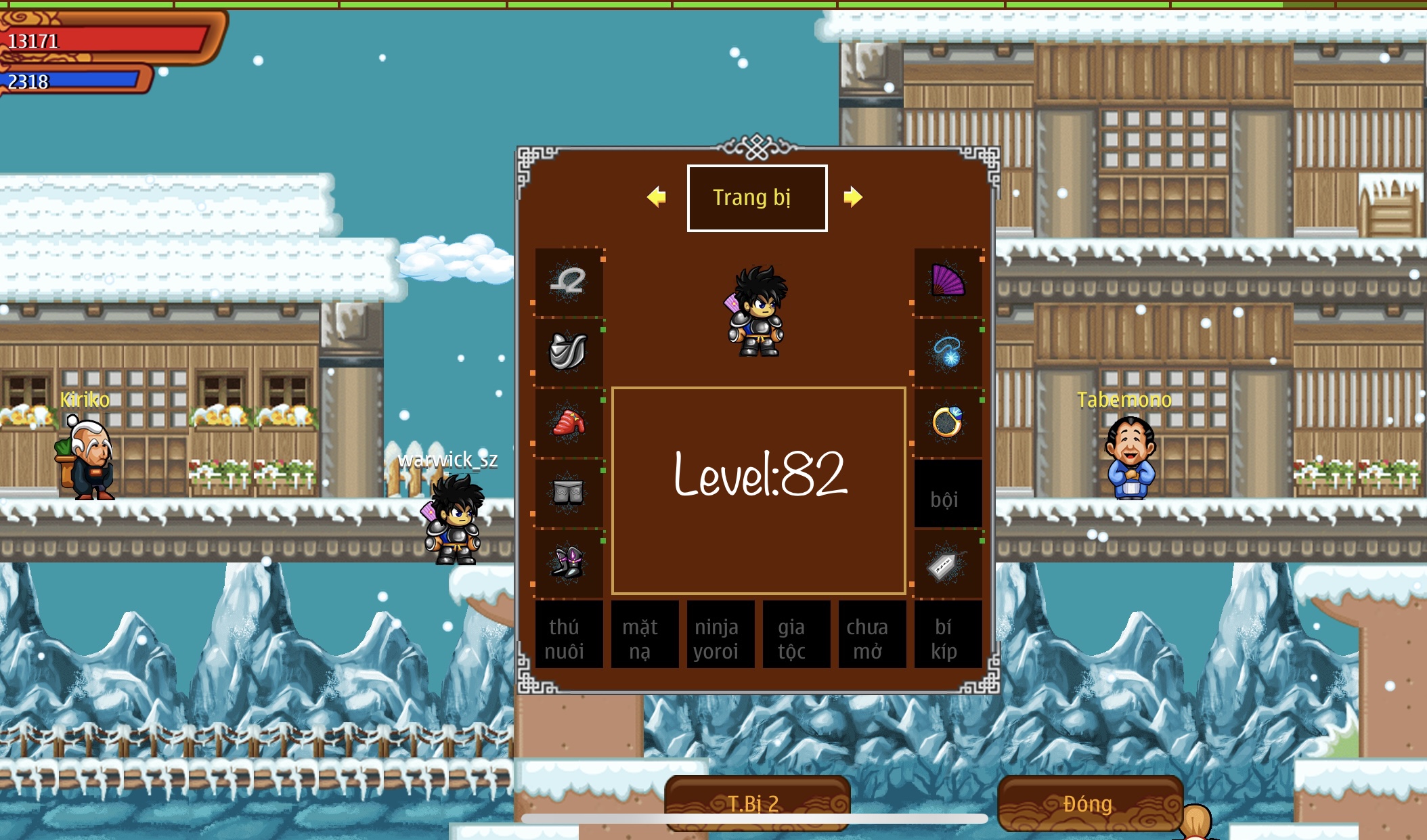The image size is (1427, 840).
Task: Select the dark boots equipment slot
Action: point(569,563)
